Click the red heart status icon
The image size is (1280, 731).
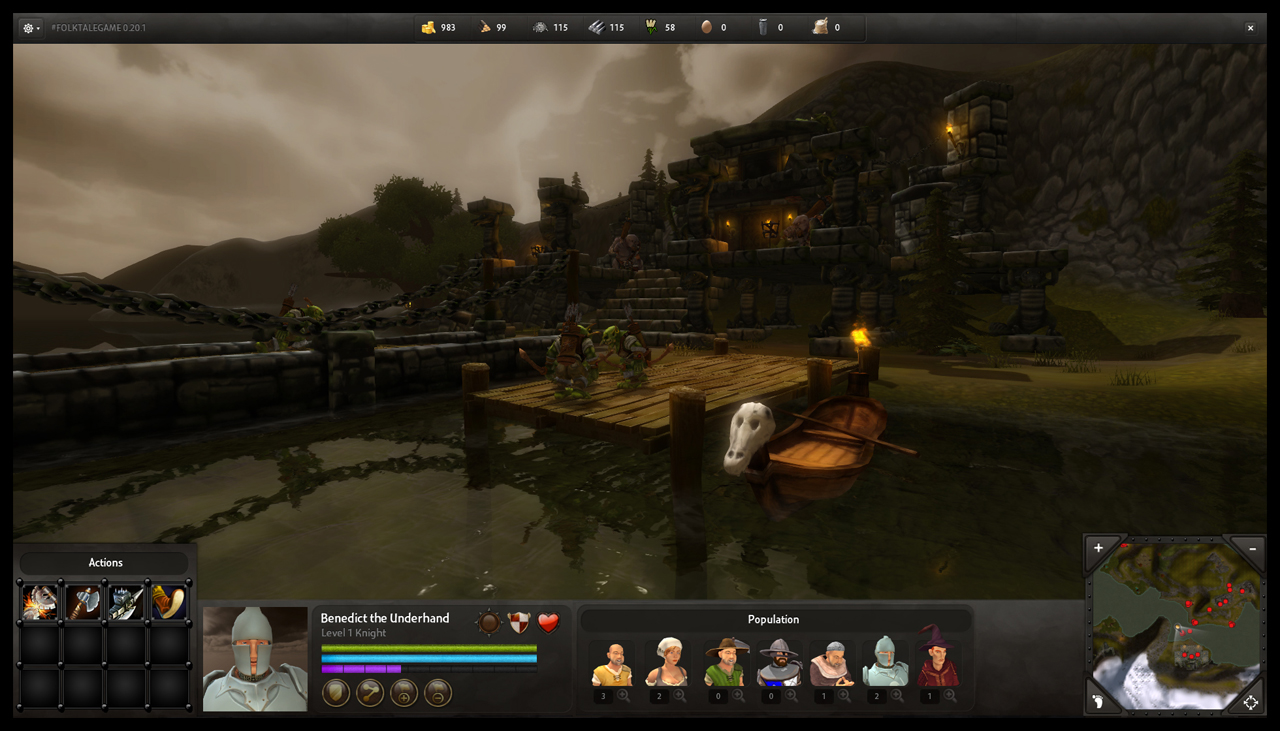[x=548, y=623]
